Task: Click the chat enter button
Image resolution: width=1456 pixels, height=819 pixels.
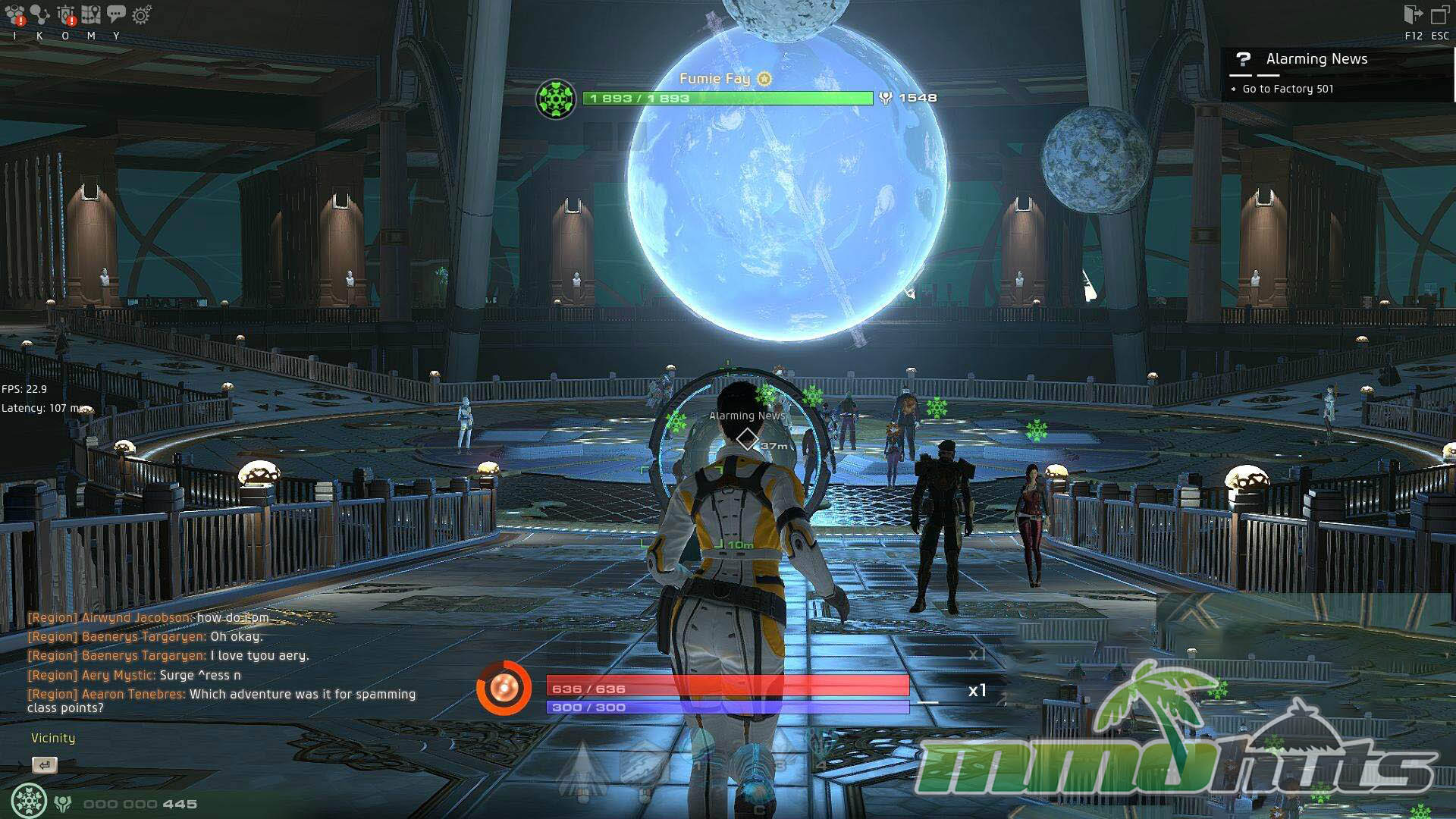Action: [x=45, y=765]
